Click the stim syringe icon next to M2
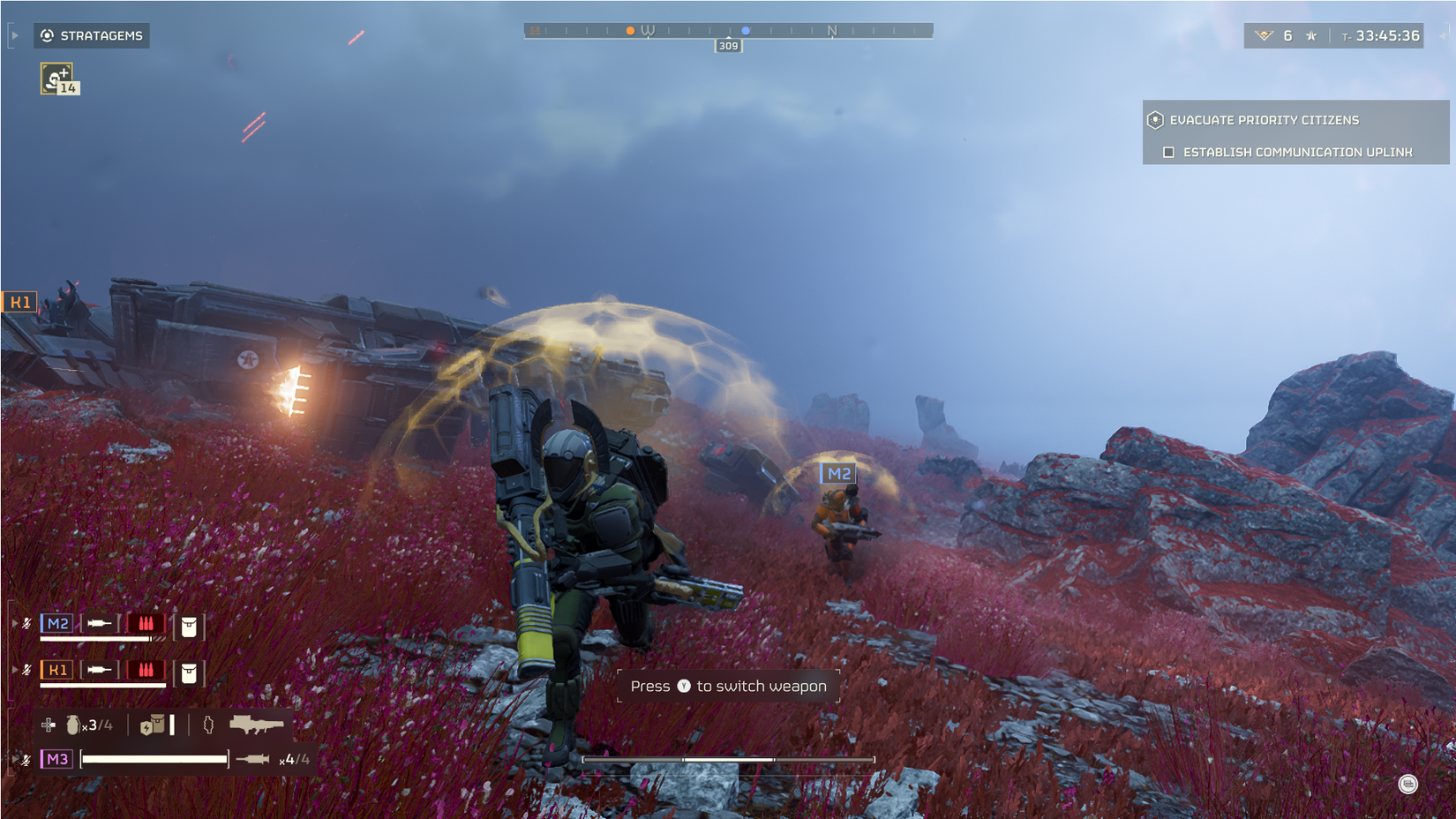Image resolution: width=1456 pixels, height=819 pixels. pyautogui.click(x=100, y=623)
